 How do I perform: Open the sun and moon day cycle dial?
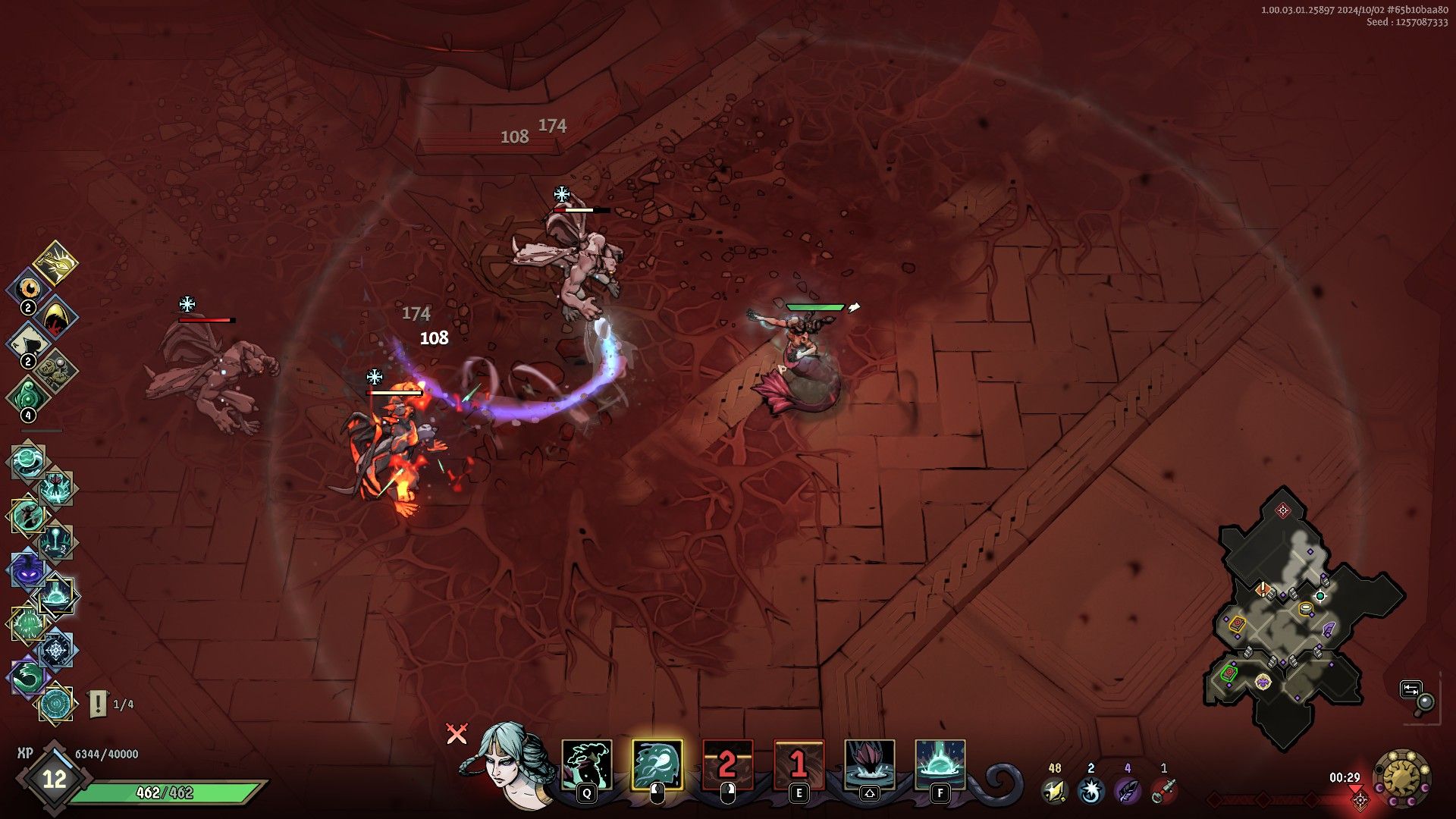(x=1402, y=779)
